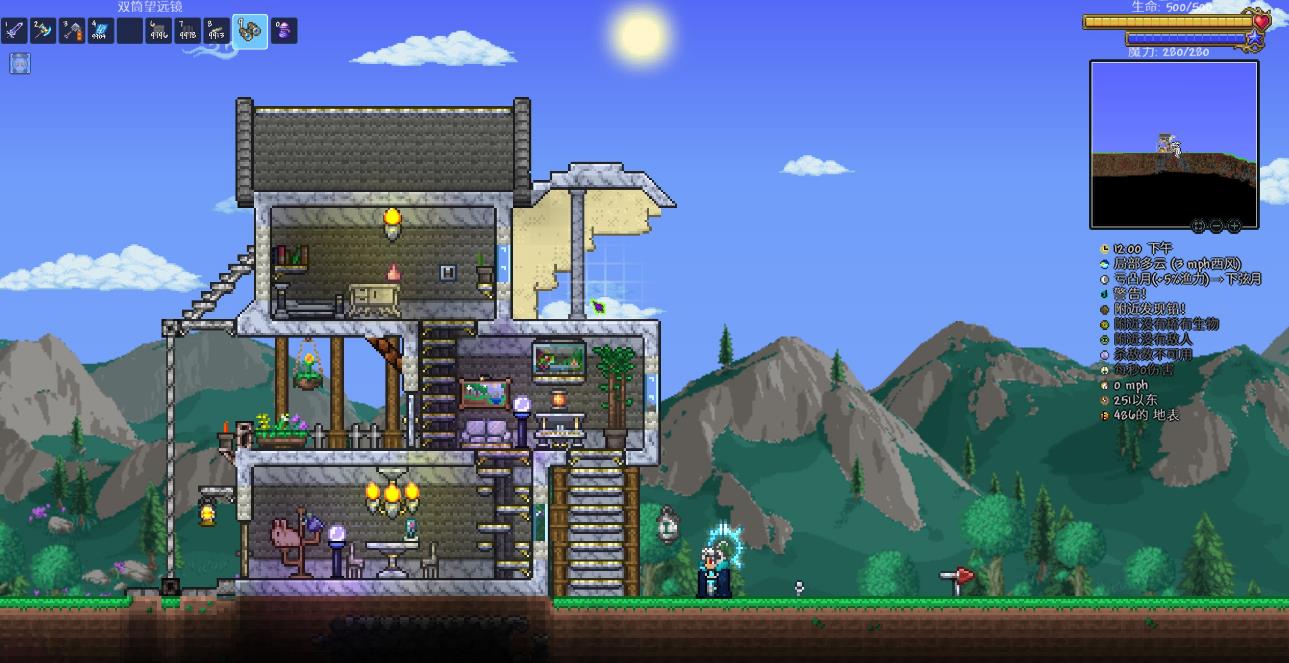Click the minimap's zoom-out minus button
The image size is (1289, 663).
click(1217, 226)
